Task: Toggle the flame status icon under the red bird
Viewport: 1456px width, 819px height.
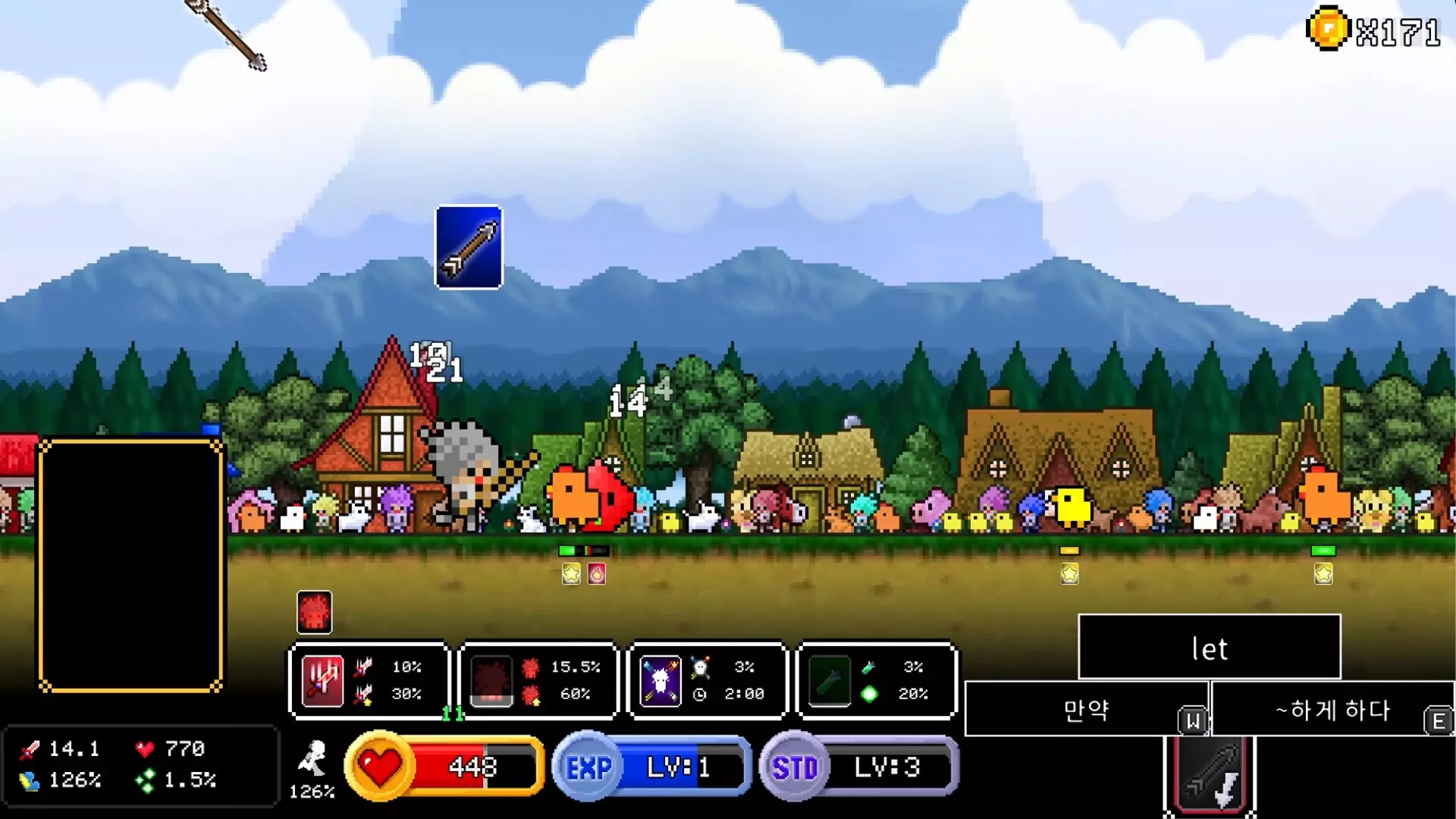Action: 598,574
